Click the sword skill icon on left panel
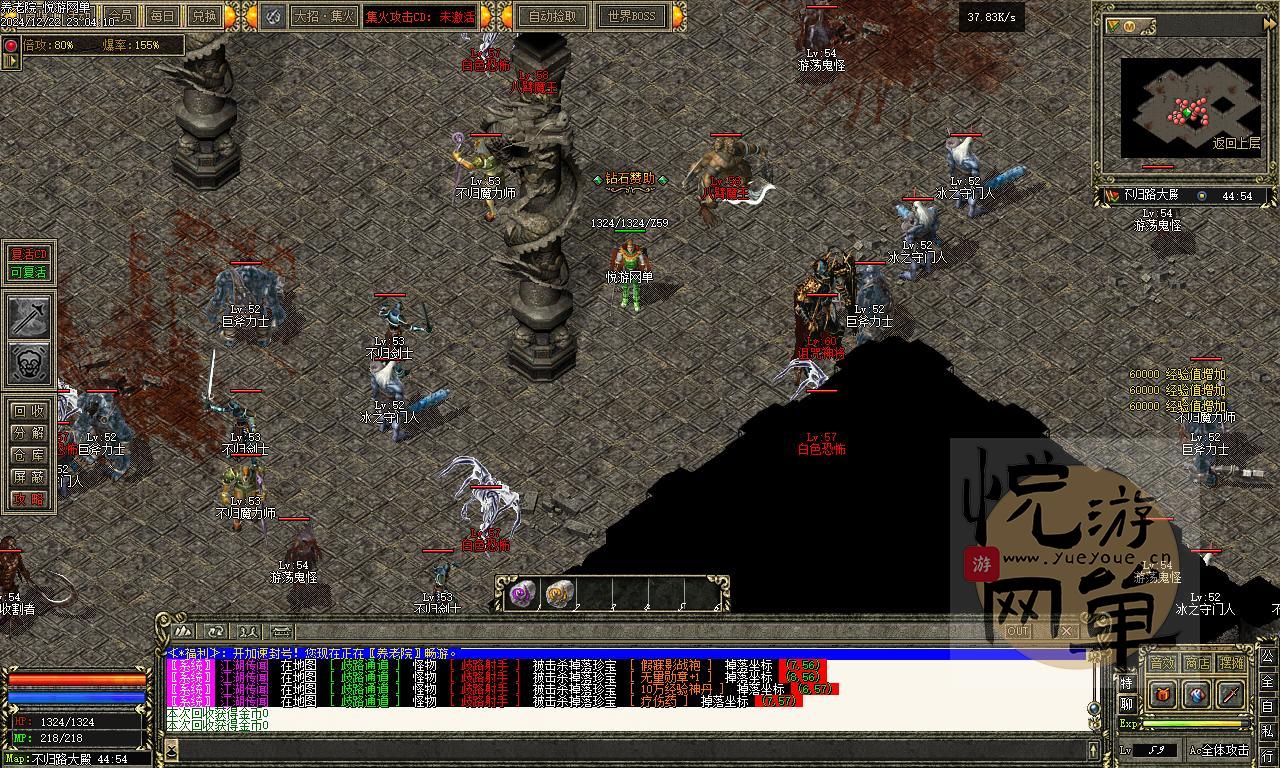The image size is (1280, 768). 29,317
